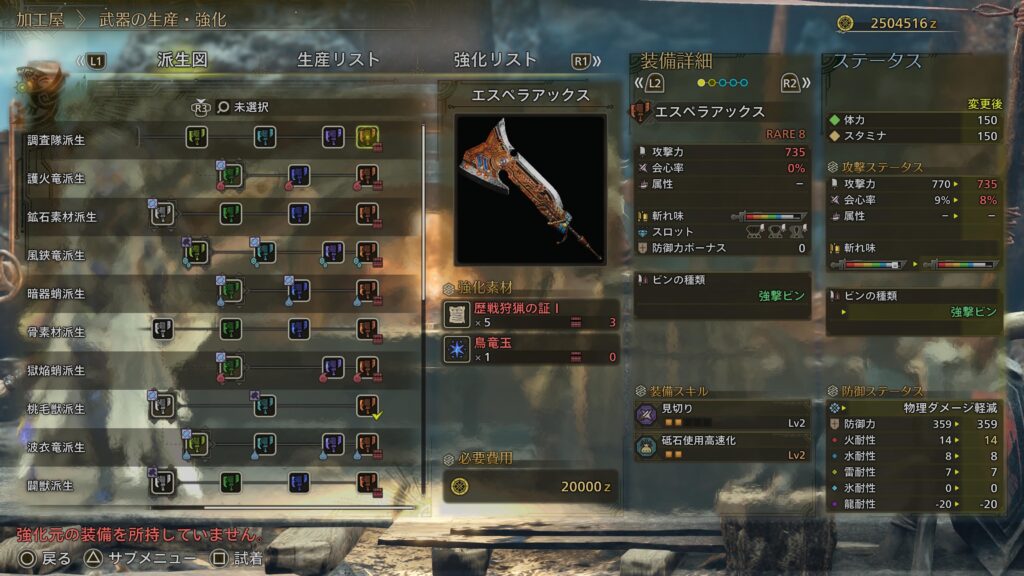Click the checked 桃毛獣派生 orange weapon node
The height and width of the screenshot is (576, 1024).
pos(367,405)
